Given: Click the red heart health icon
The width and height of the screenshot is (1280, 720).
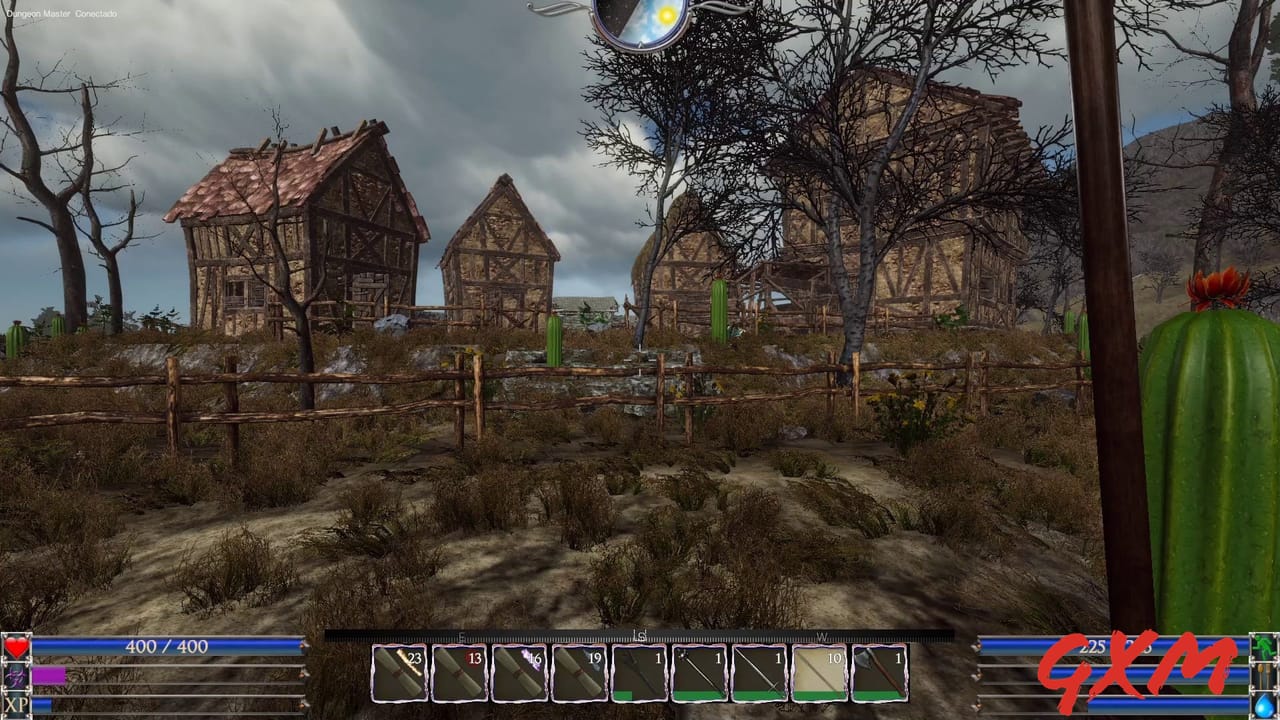Looking at the screenshot, I should point(16,646).
